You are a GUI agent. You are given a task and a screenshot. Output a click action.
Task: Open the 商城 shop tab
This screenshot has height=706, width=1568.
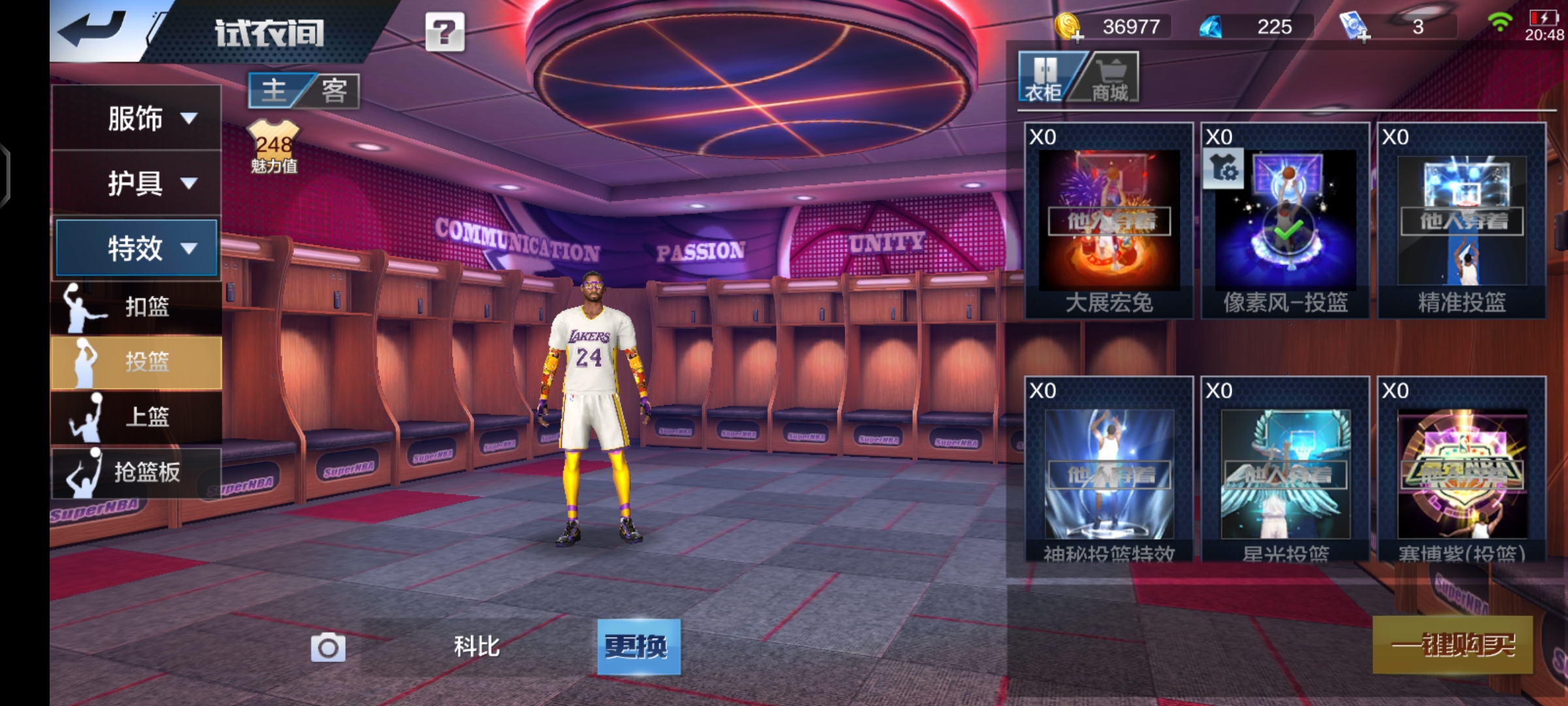[1109, 78]
